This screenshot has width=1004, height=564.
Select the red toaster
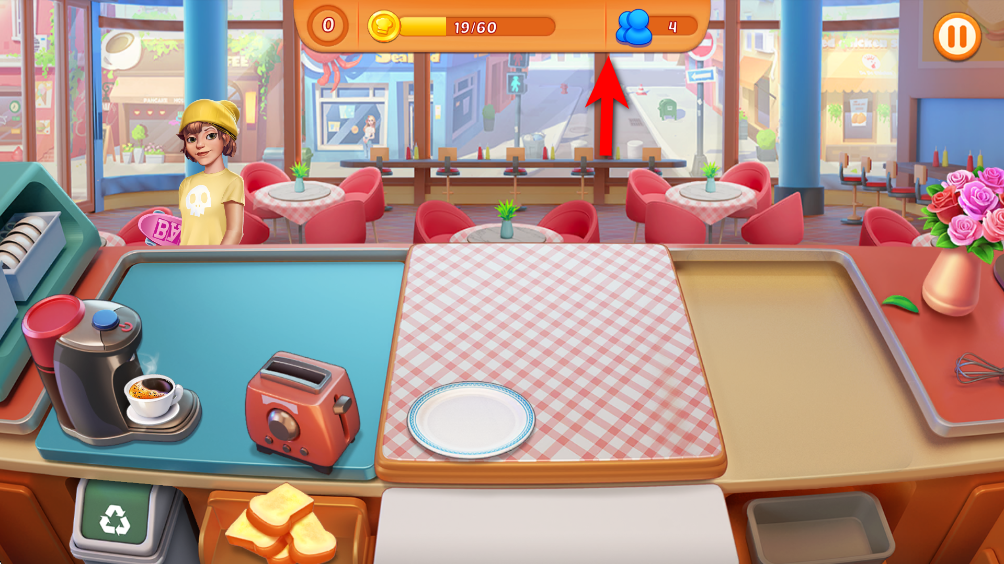coord(301,409)
